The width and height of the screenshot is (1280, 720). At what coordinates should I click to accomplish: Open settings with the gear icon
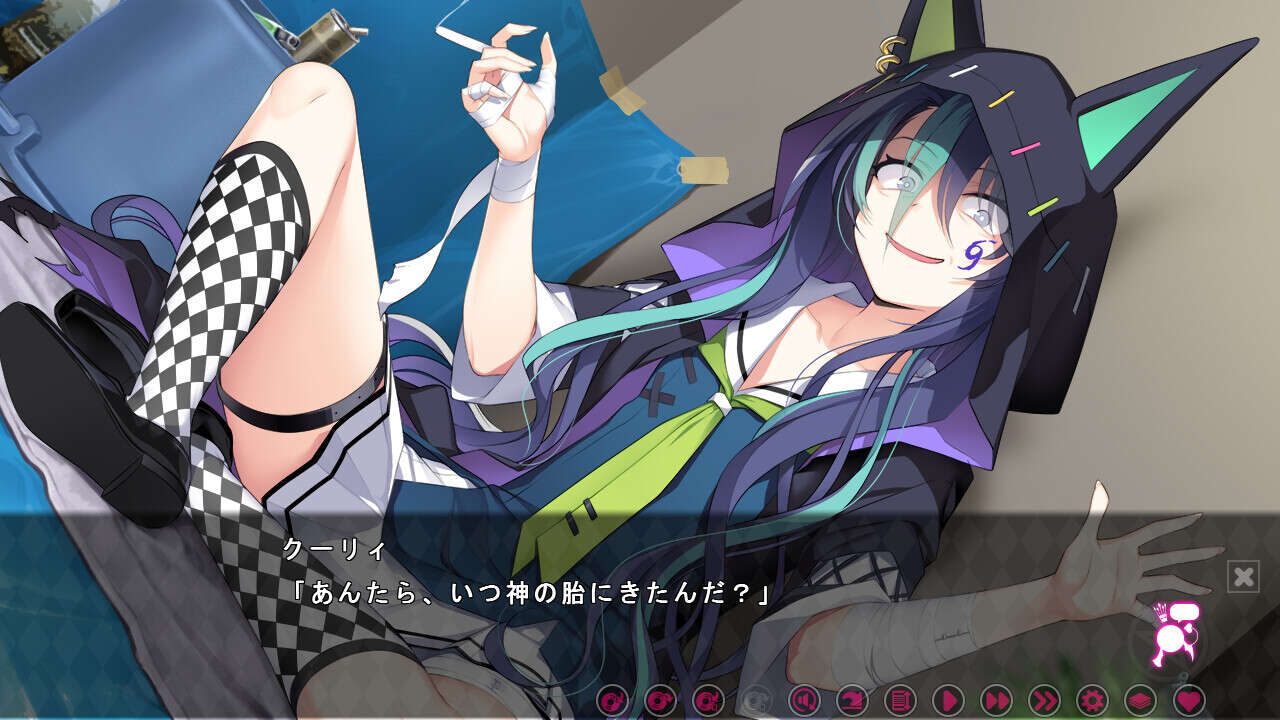click(x=1094, y=700)
